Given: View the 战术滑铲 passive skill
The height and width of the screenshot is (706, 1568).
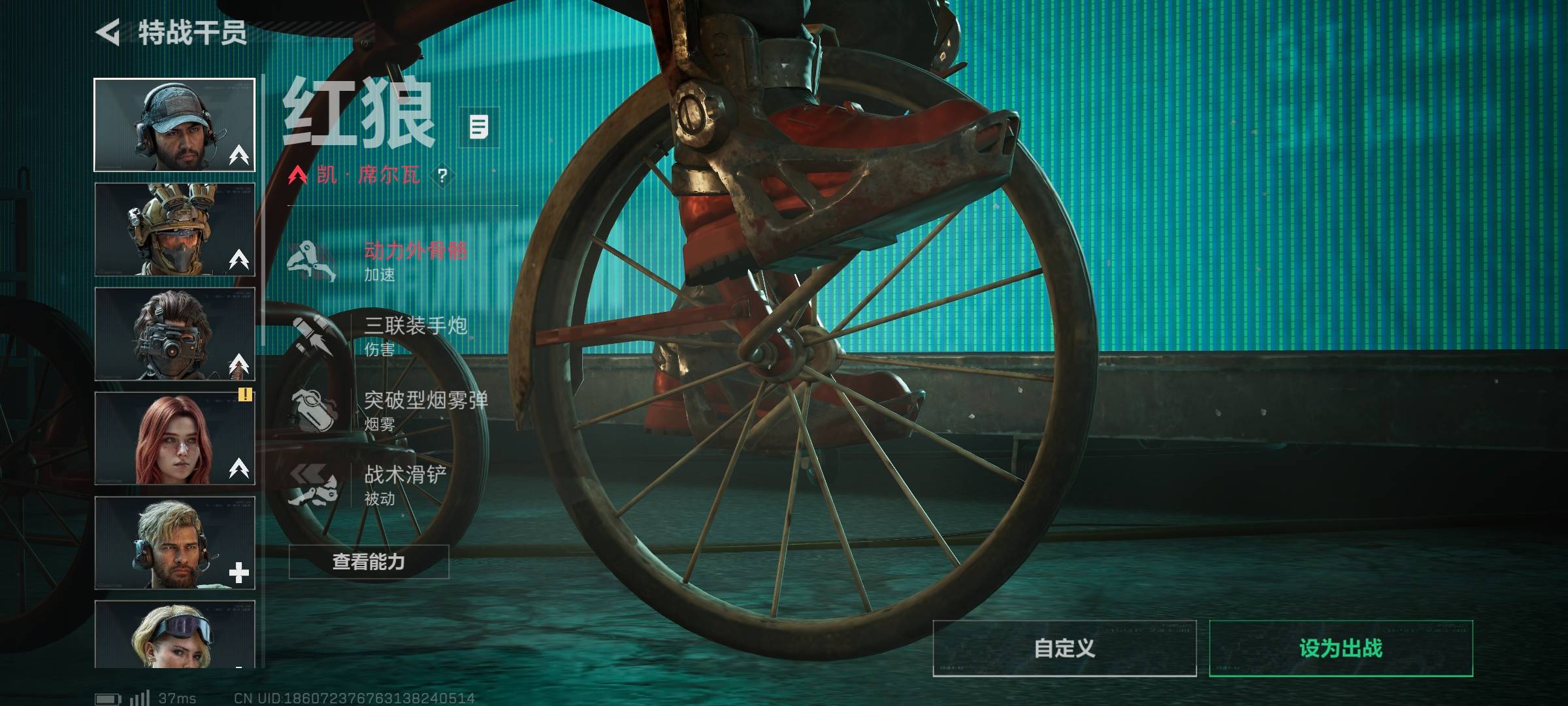Looking at the screenshot, I should click(x=379, y=484).
